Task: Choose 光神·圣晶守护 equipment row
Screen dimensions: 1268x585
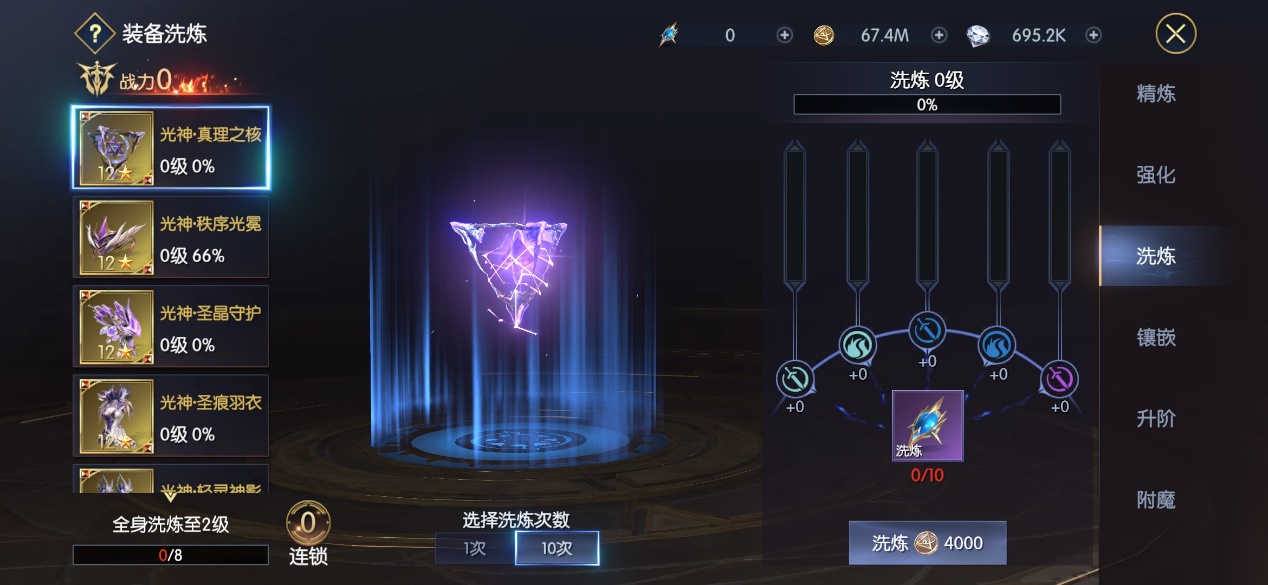Action: (171, 326)
